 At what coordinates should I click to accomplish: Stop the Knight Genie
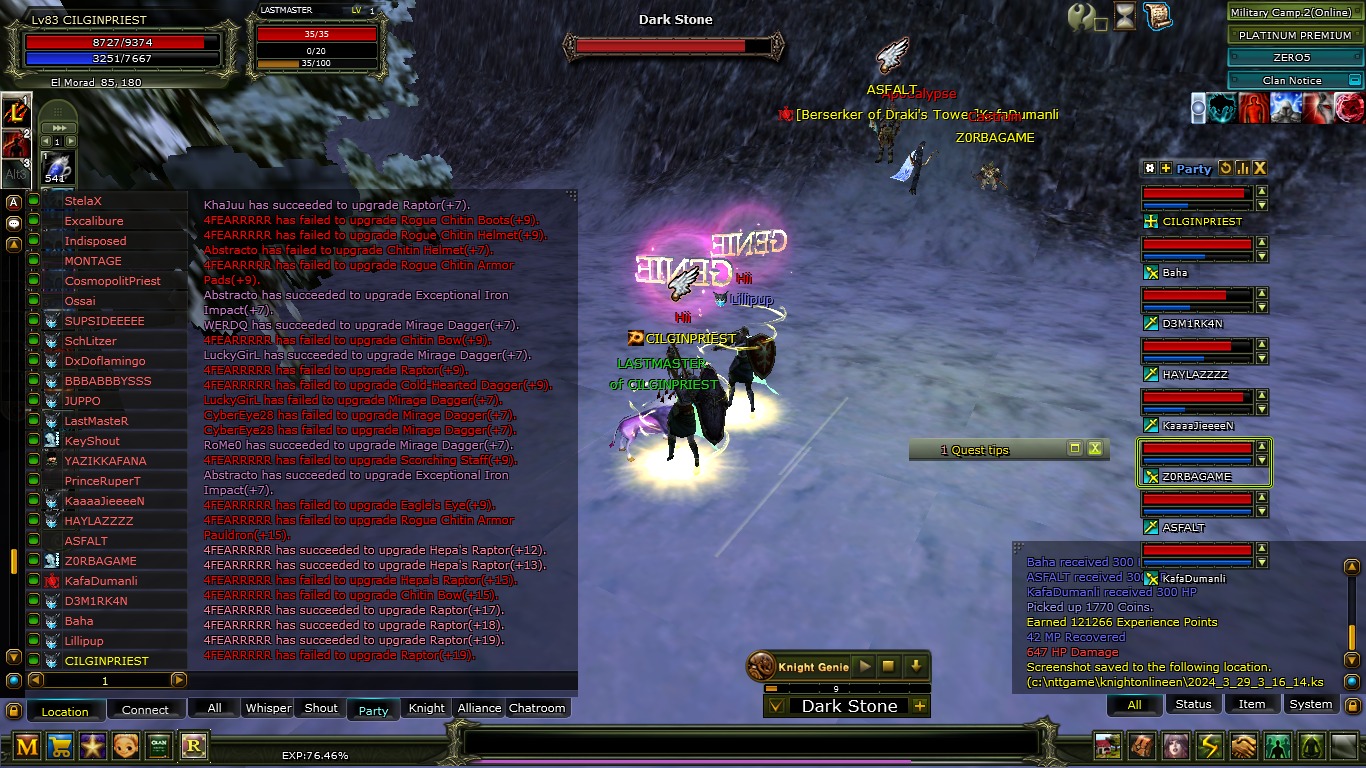[x=888, y=666]
